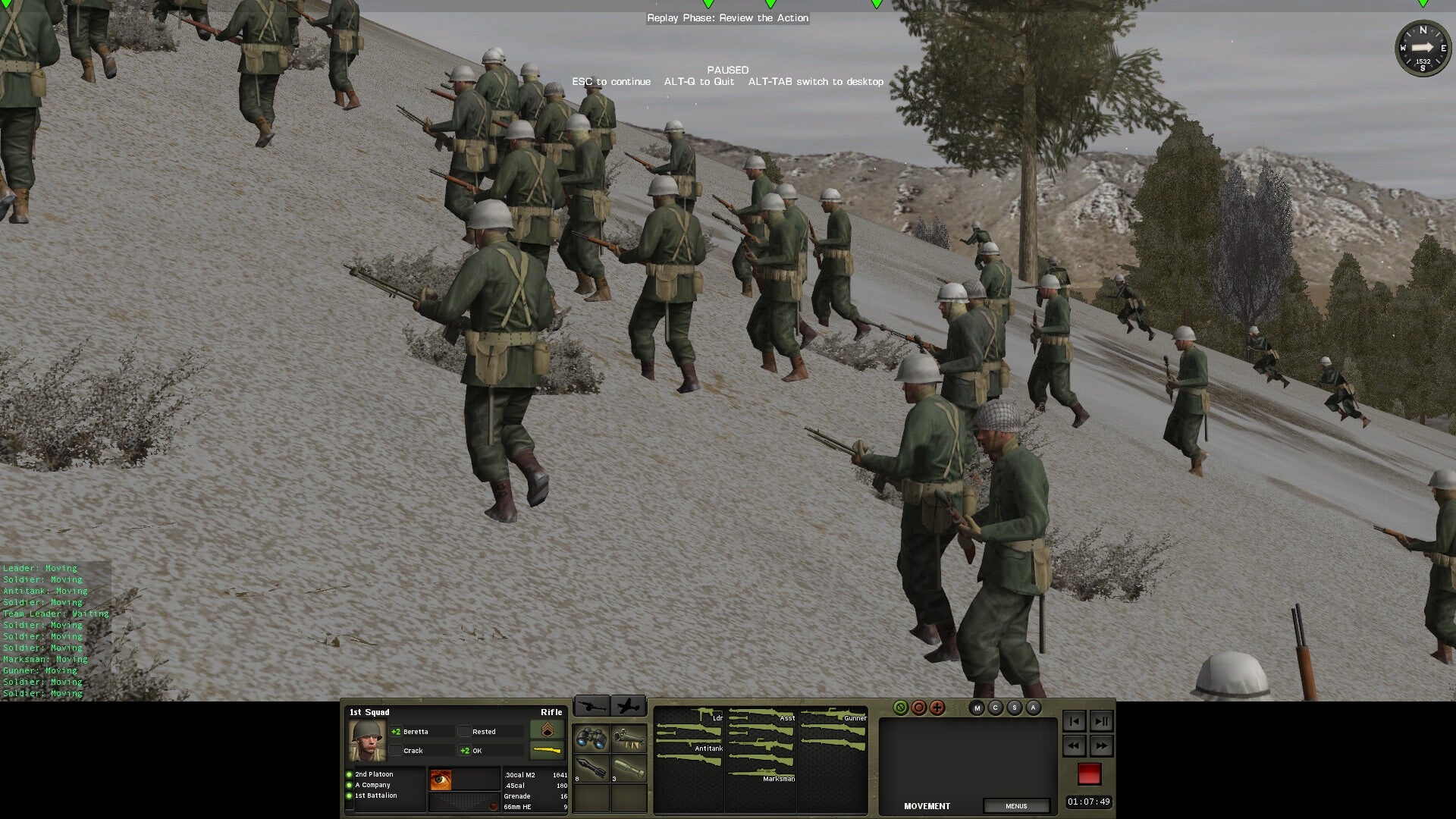
Task: Select the air support aircraft icon
Action: click(629, 706)
